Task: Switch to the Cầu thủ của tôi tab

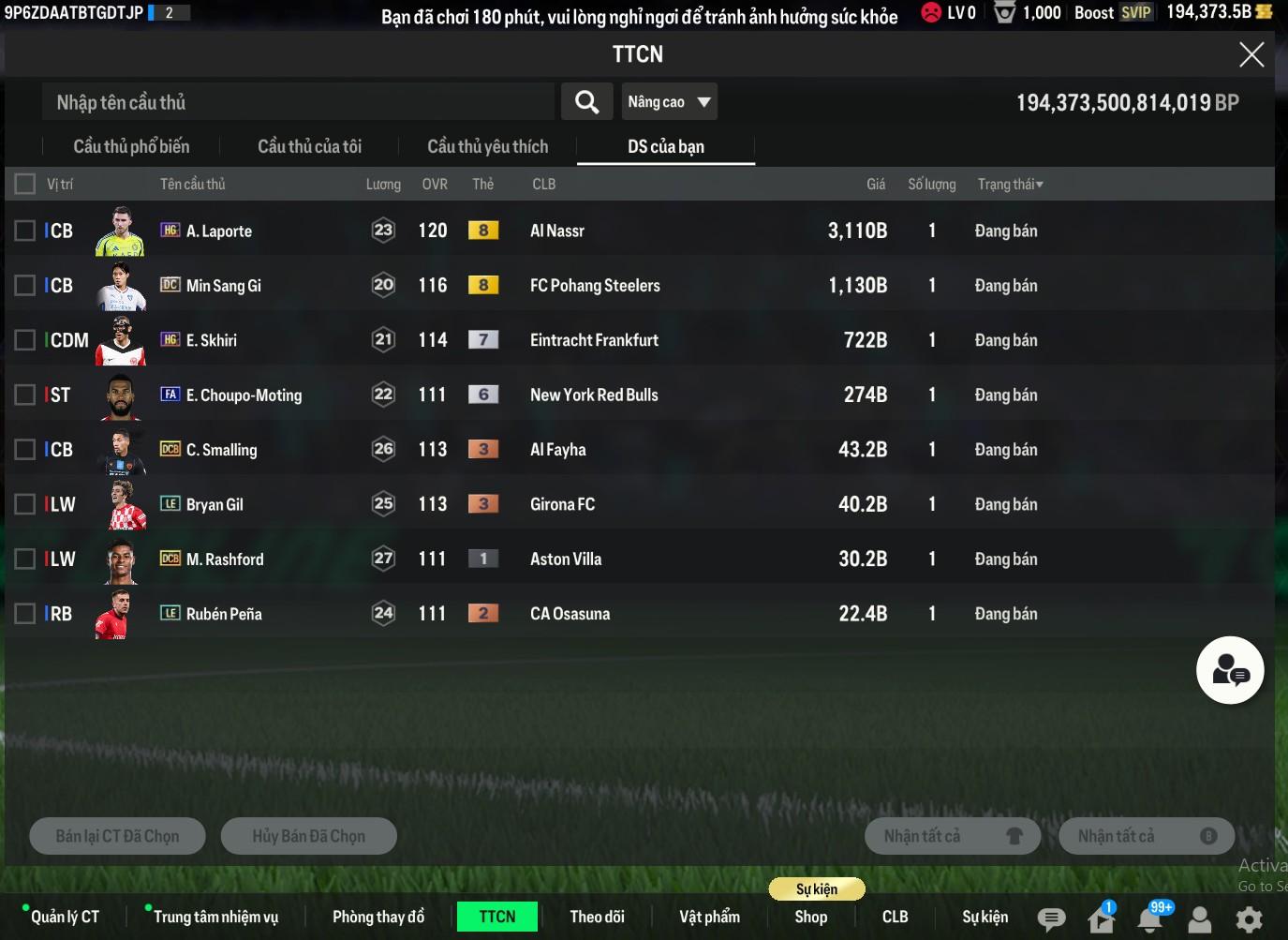Action: click(x=309, y=147)
